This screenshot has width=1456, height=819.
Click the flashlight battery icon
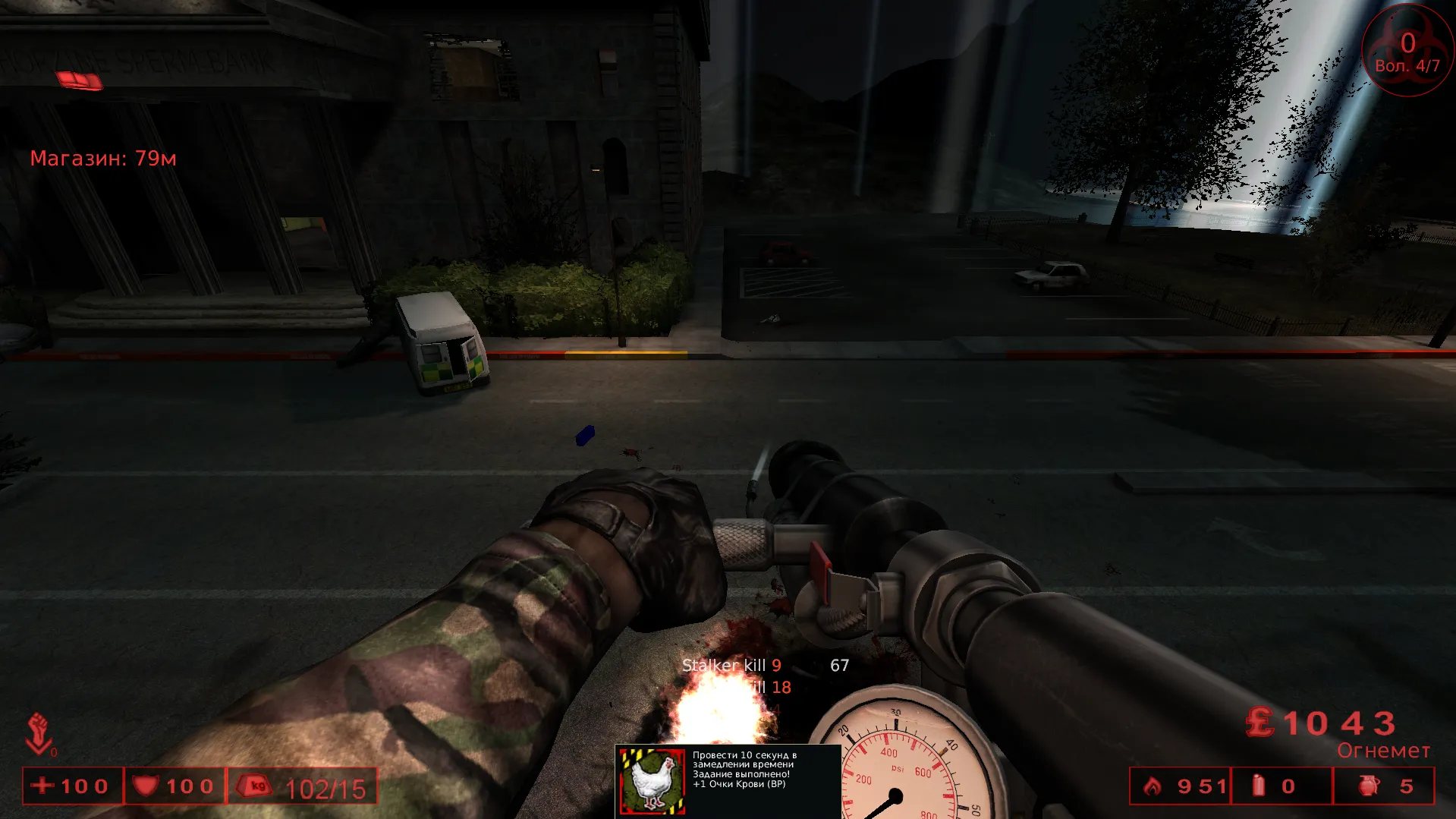pyautogui.click(x=1259, y=786)
